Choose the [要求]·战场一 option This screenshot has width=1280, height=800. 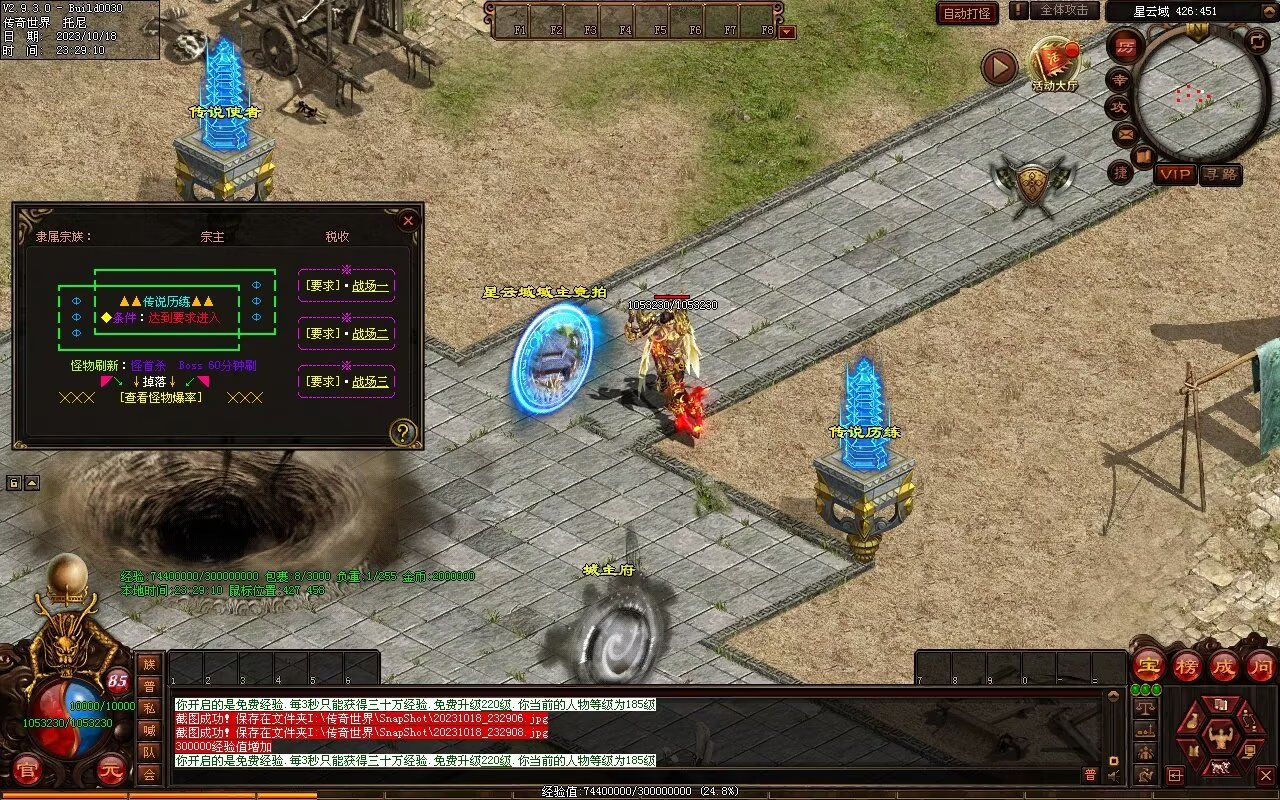[x=347, y=286]
